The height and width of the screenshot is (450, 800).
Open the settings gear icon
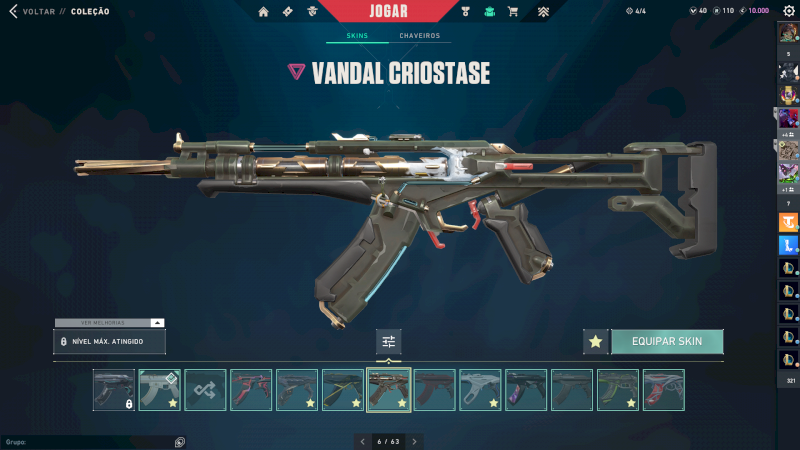pos(789,12)
